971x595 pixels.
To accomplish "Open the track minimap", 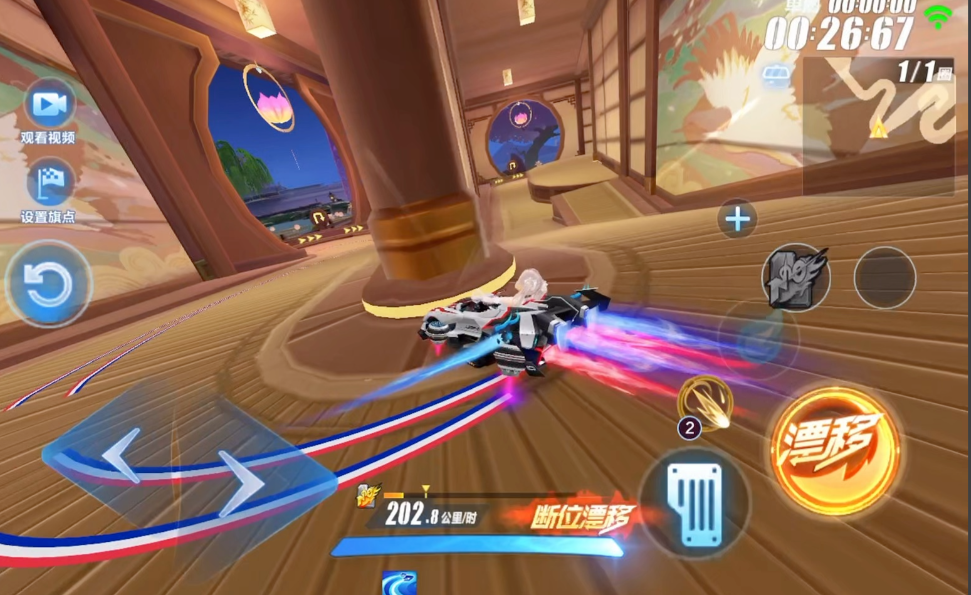I will (x=878, y=126).
